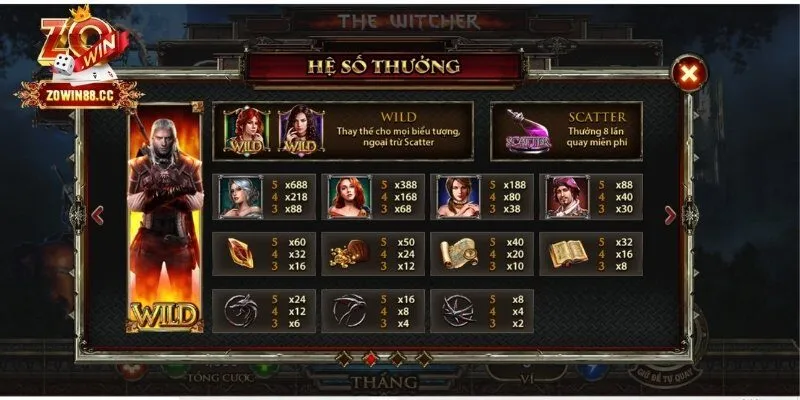Close the Hệ Số Thưởng paytable popup
The image size is (800, 400).
(x=688, y=72)
